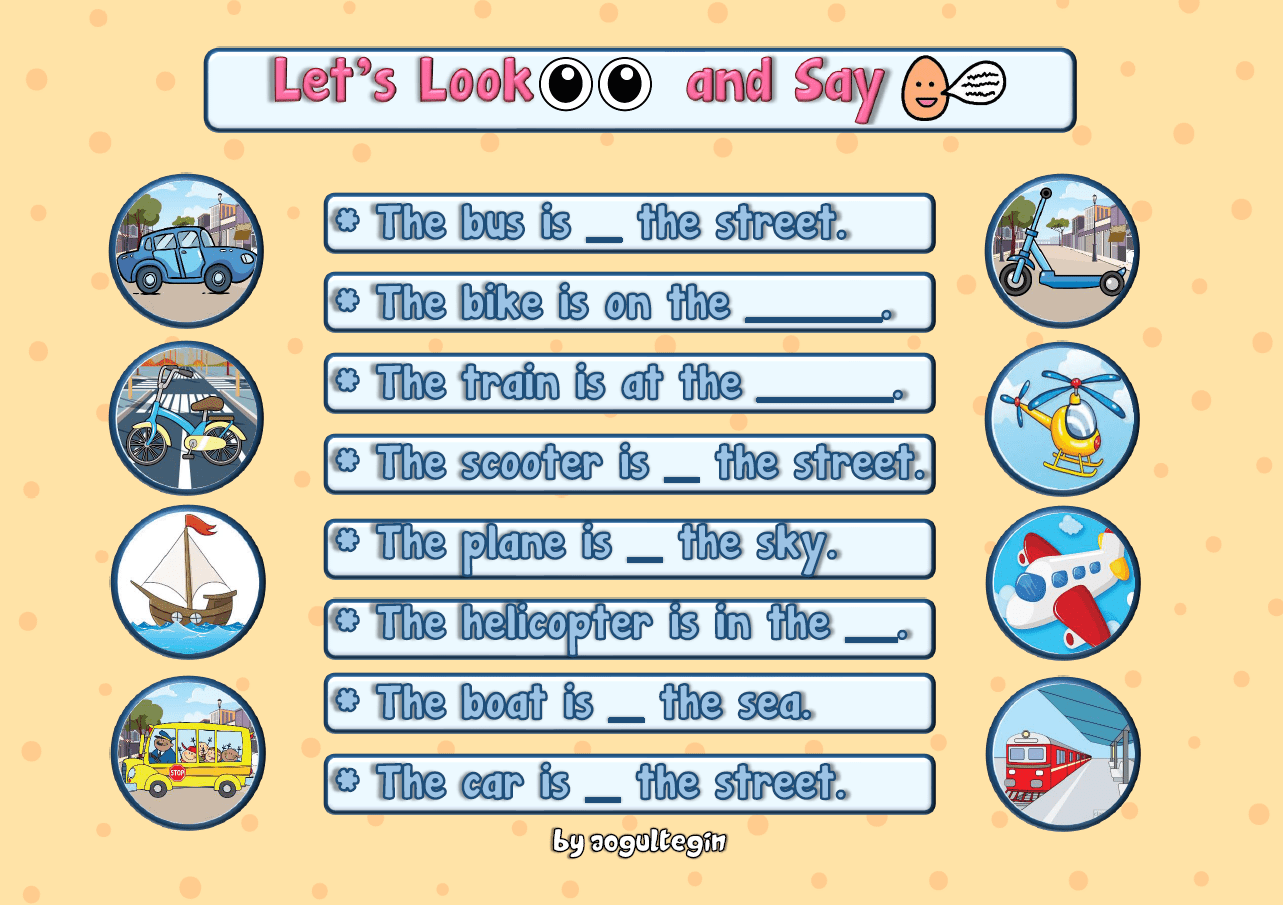Choose the bicycle picture circle
This screenshot has height=905, width=1283.
pos(185,418)
